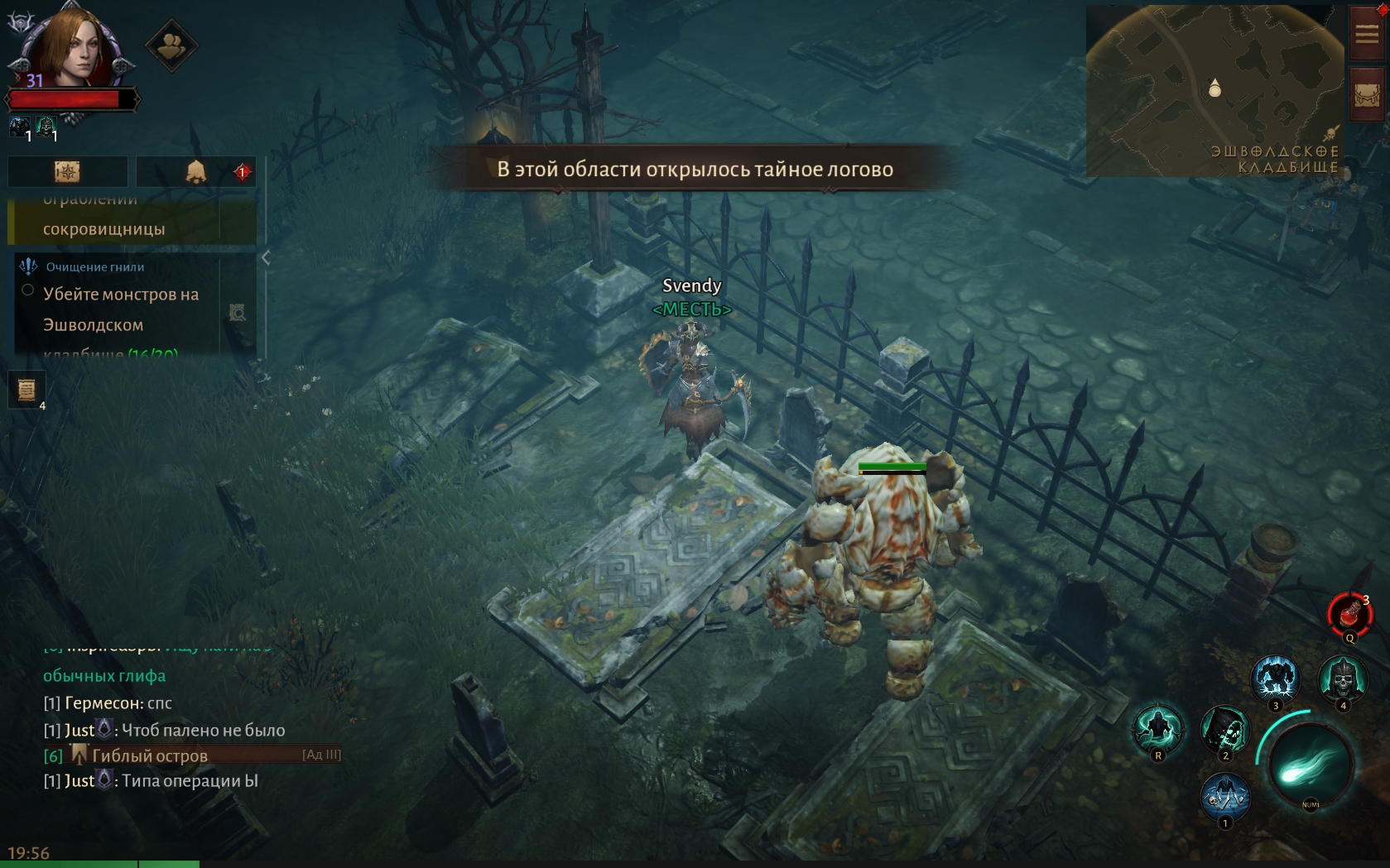Image resolution: width=1390 pixels, height=868 pixels.
Task: Collapse the quest panel with the arrow
Action: (266, 258)
